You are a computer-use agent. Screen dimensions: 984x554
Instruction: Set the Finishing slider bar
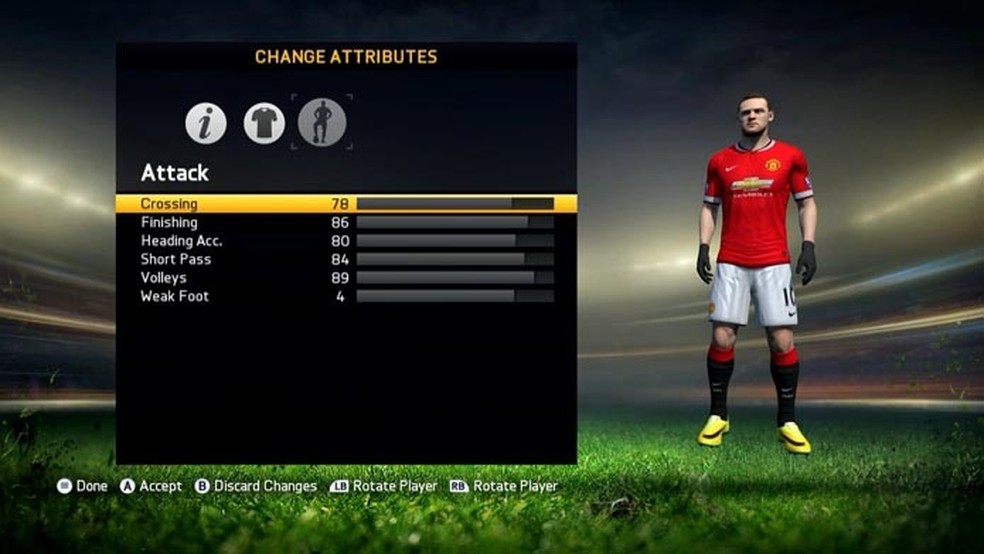455,222
